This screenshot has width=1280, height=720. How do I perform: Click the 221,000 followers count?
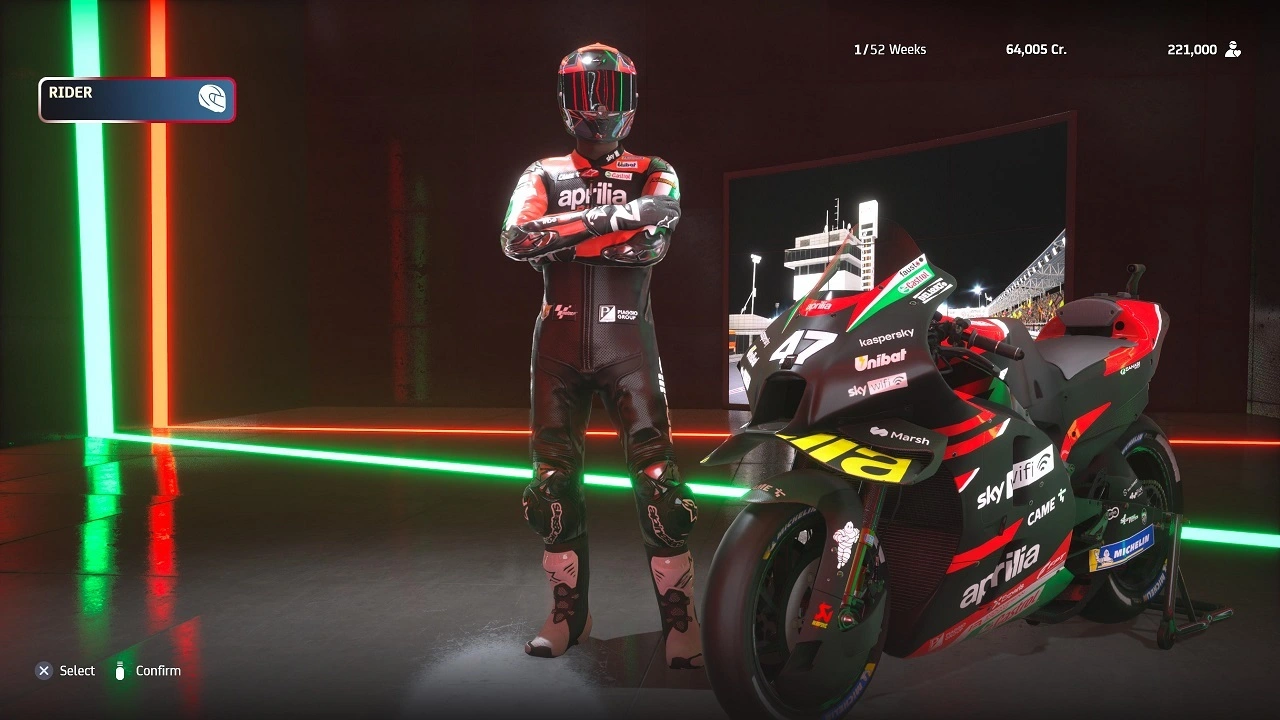pyautogui.click(x=1194, y=48)
